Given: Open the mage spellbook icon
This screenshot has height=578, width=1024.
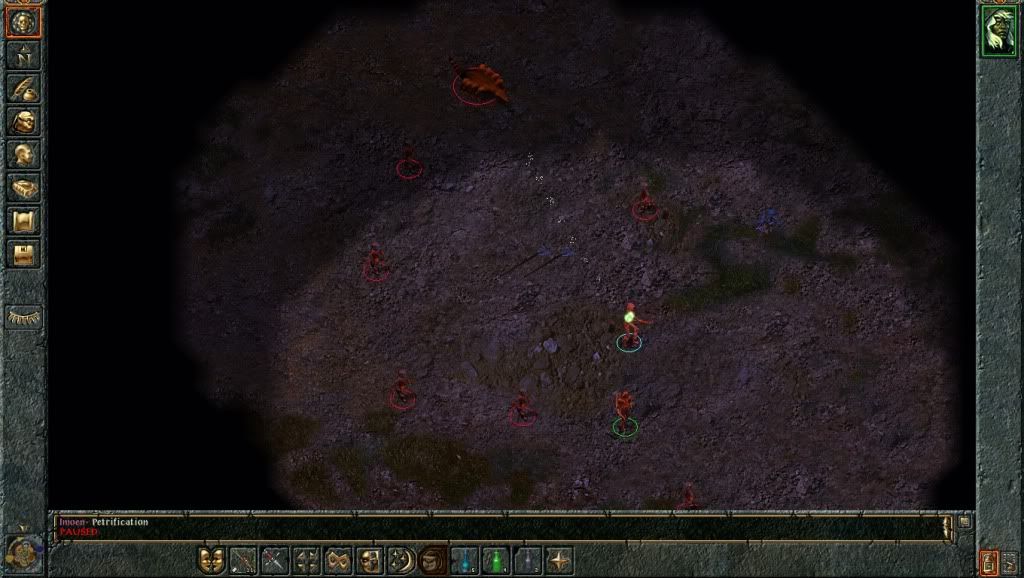Looking at the screenshot, I should 23,187.
